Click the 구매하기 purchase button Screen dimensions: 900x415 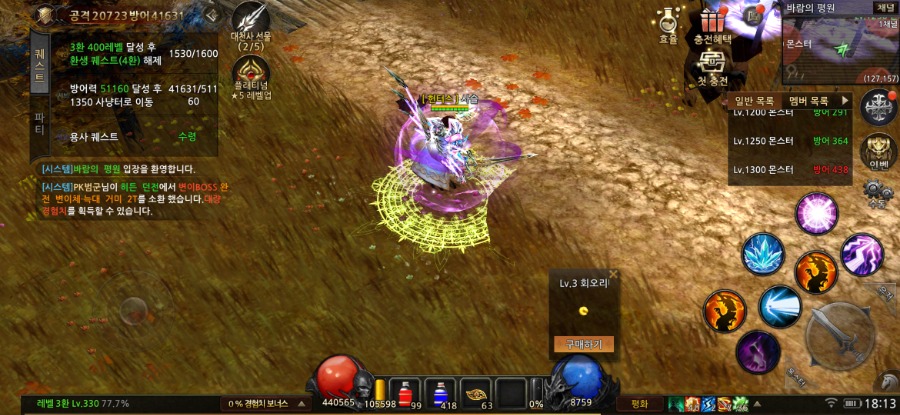click(x=583, y=344)
